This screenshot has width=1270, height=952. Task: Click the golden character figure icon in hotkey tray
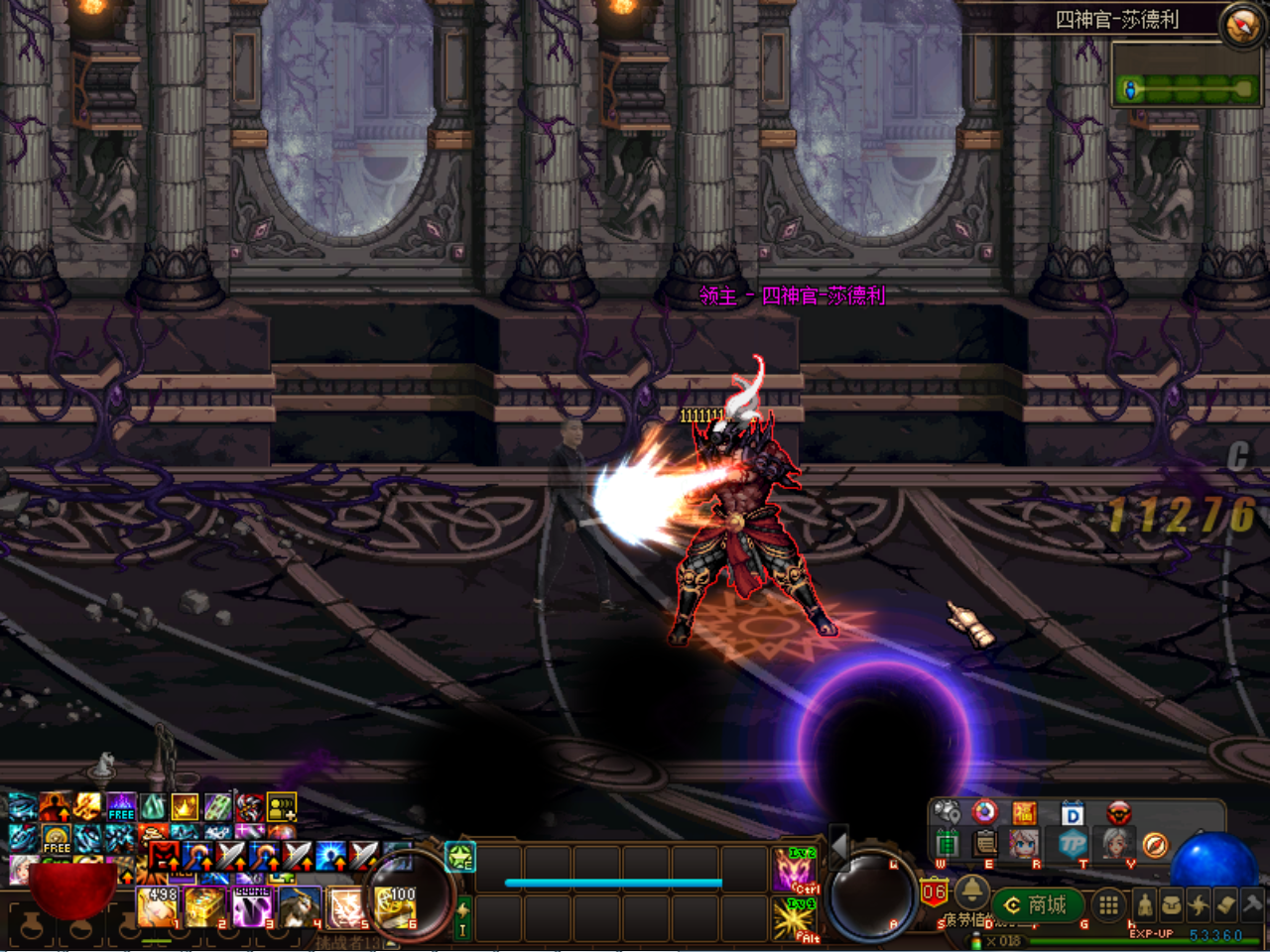pos(1144,904)
